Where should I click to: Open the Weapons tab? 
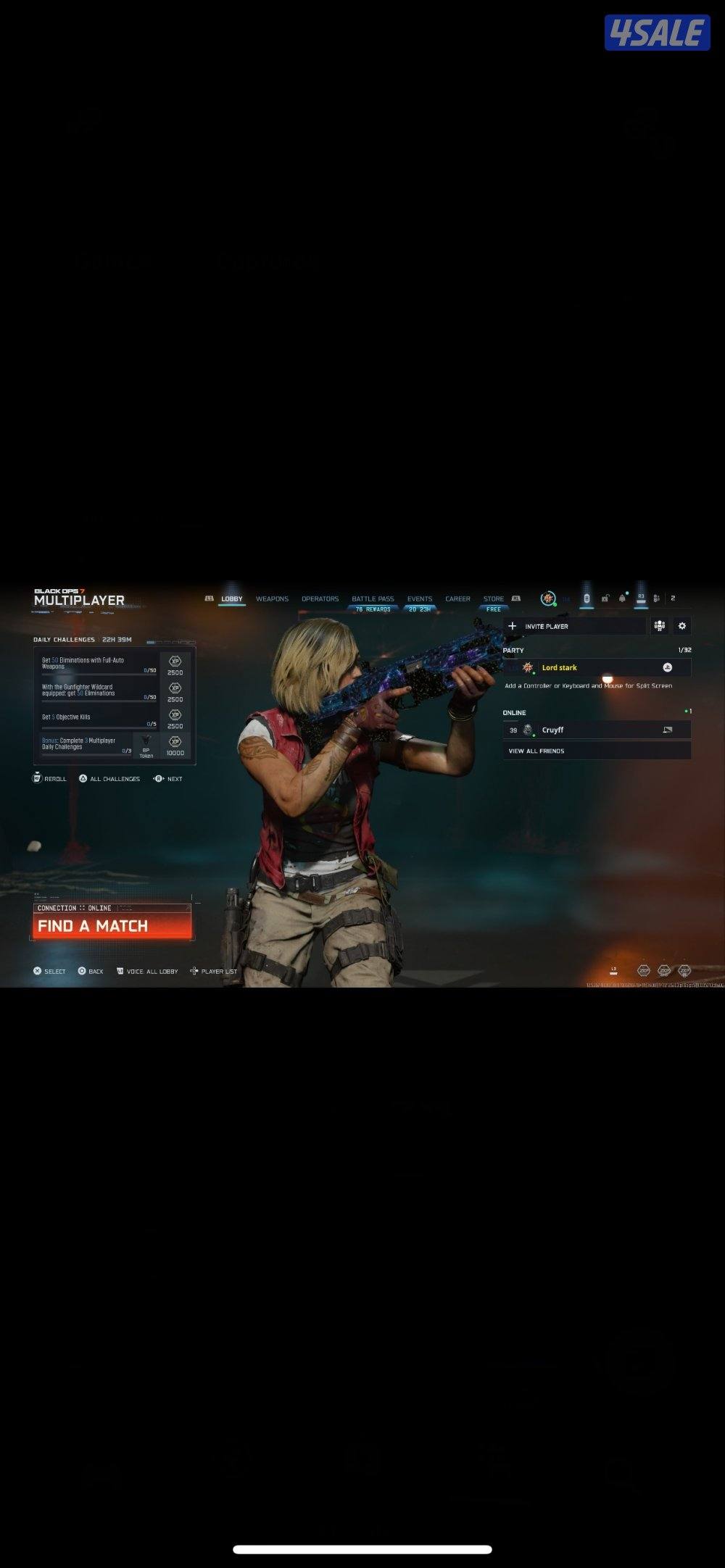tap(272, 599)
